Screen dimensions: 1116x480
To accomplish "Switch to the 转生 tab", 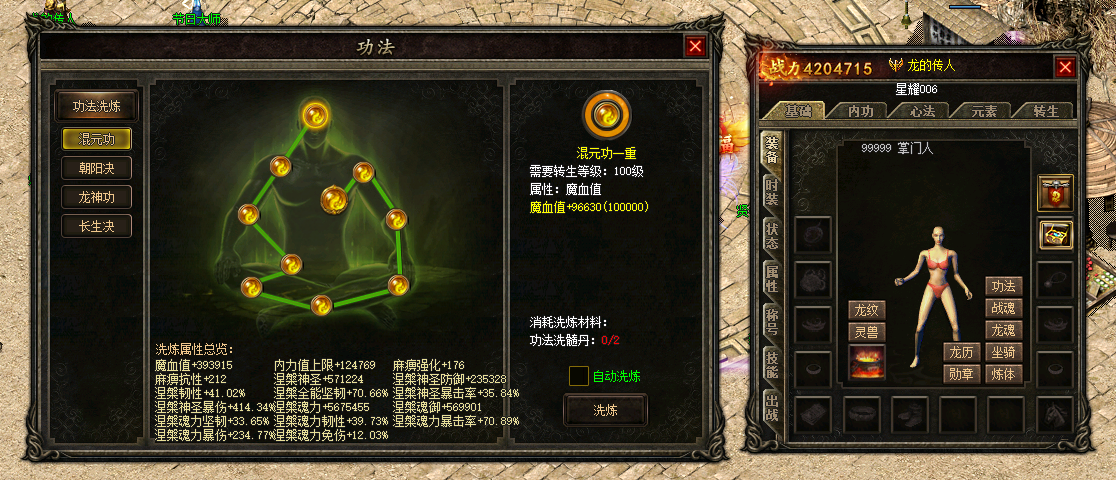I will tap(1045, 111).
